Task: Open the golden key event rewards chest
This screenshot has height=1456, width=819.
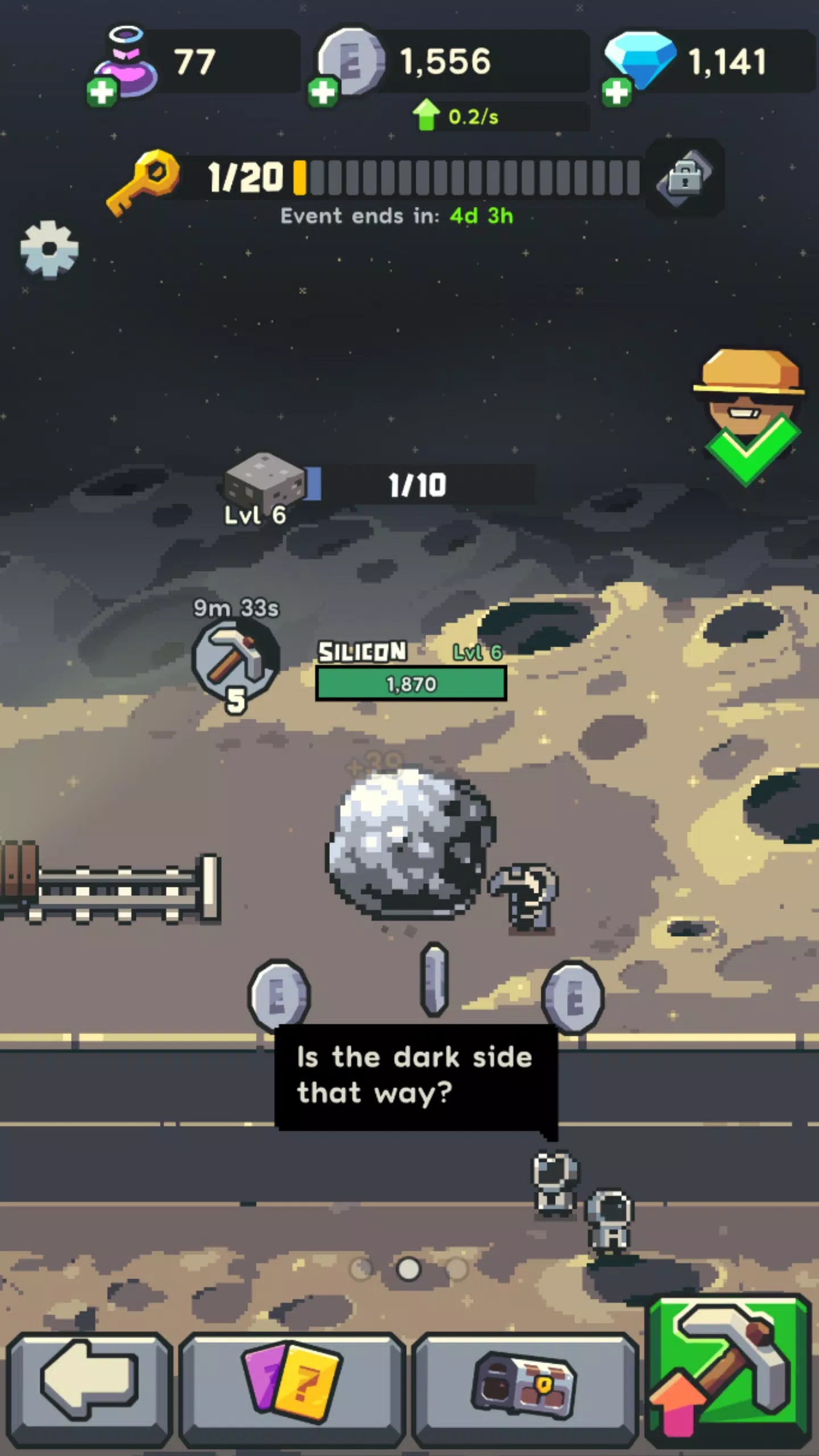Action: click(684, 179)
